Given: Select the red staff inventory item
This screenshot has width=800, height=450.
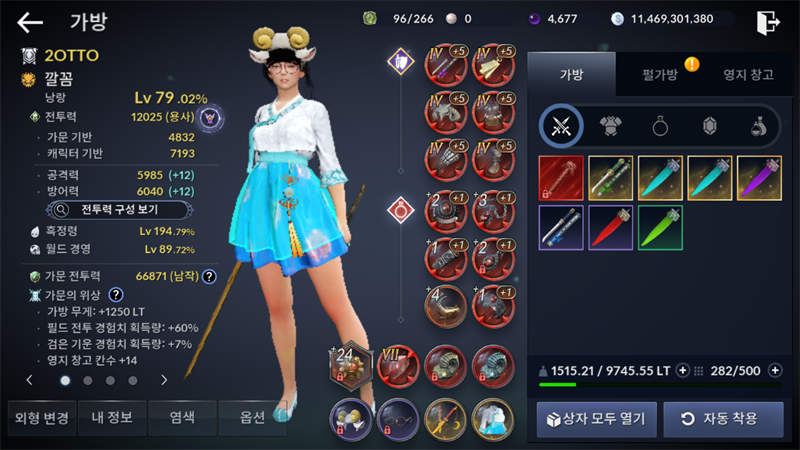Looking at the screenshot, I should point(560,177).
